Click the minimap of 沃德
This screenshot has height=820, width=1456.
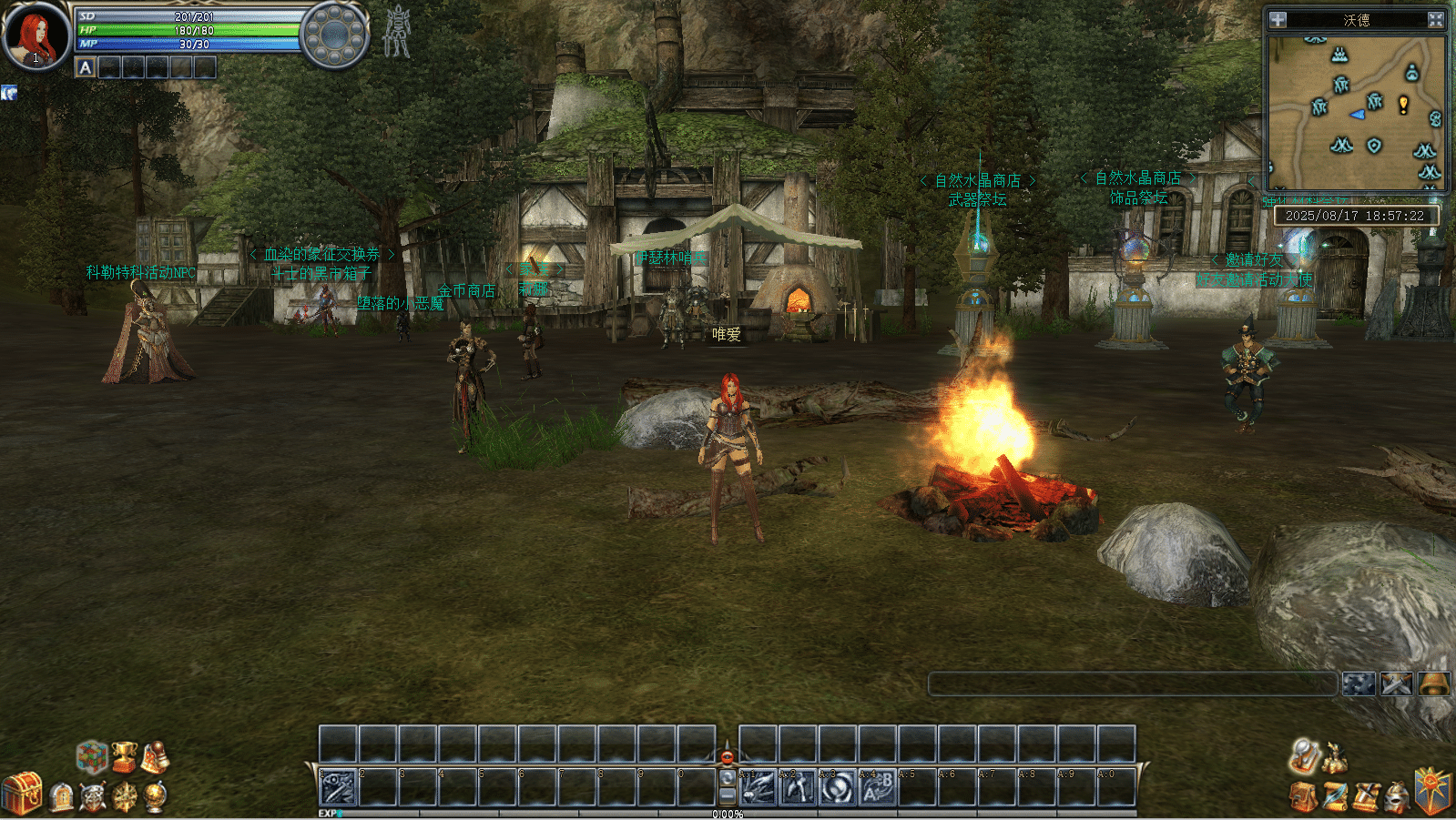click(x=1355, y=111)
